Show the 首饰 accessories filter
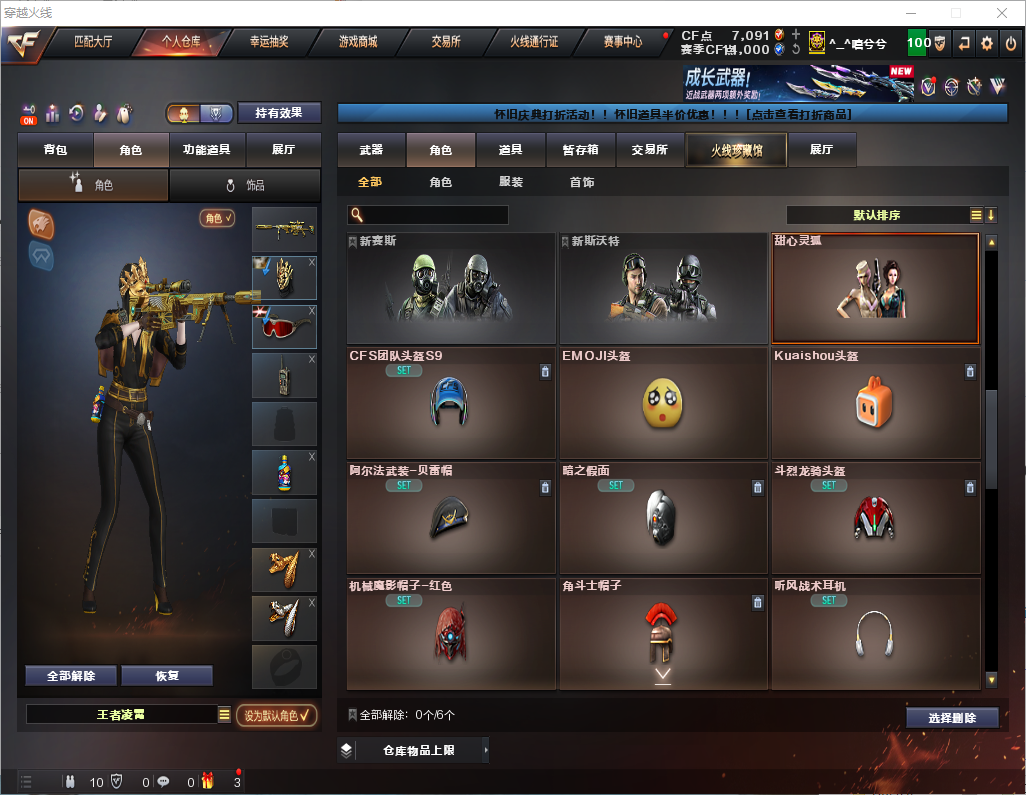Screen dimensions: 1026x795 coord(582,182)
